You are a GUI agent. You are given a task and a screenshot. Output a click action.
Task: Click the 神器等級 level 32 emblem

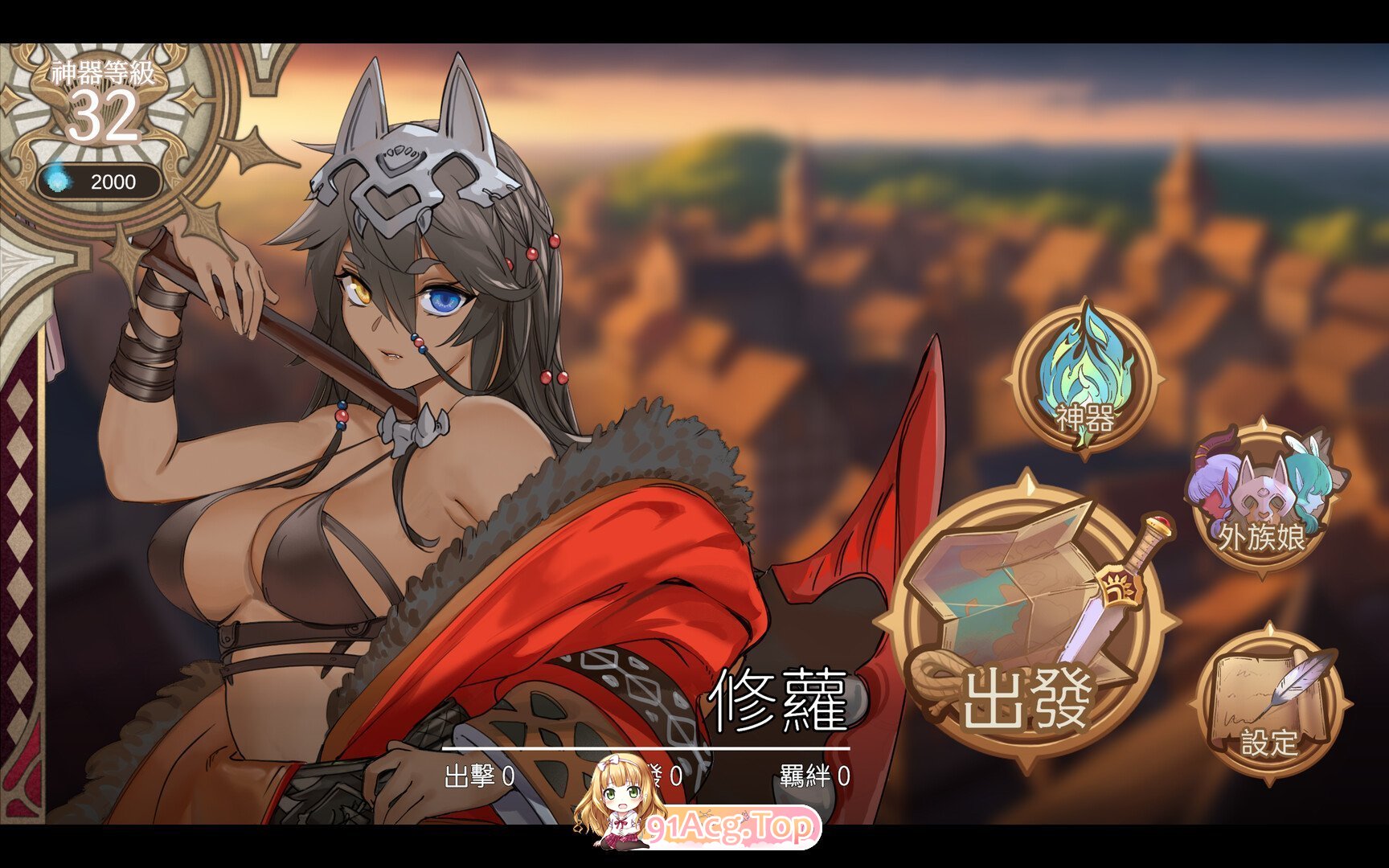pyautogui.click(x=103, y=104)
